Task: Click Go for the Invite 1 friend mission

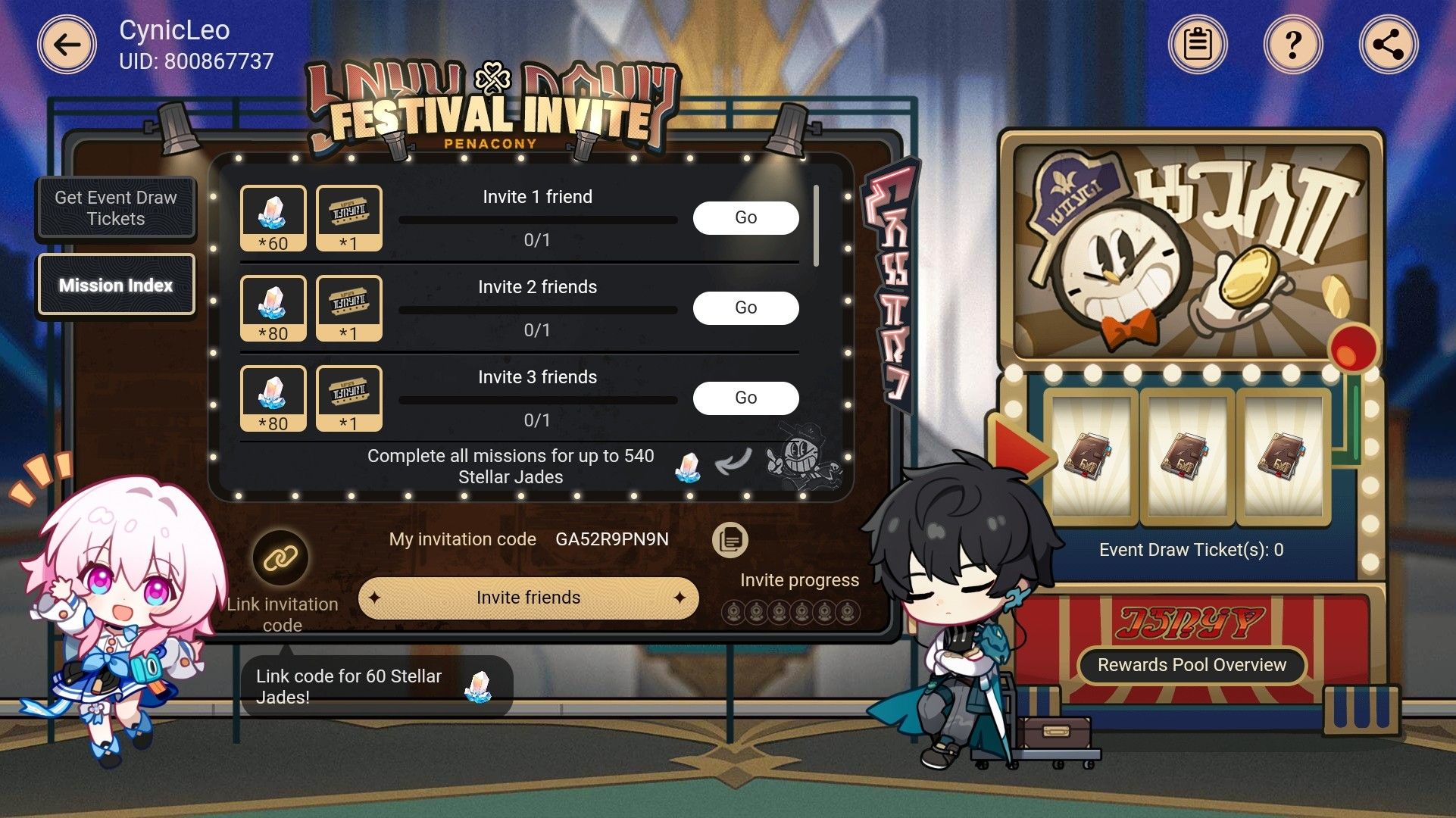Action: 745,217
